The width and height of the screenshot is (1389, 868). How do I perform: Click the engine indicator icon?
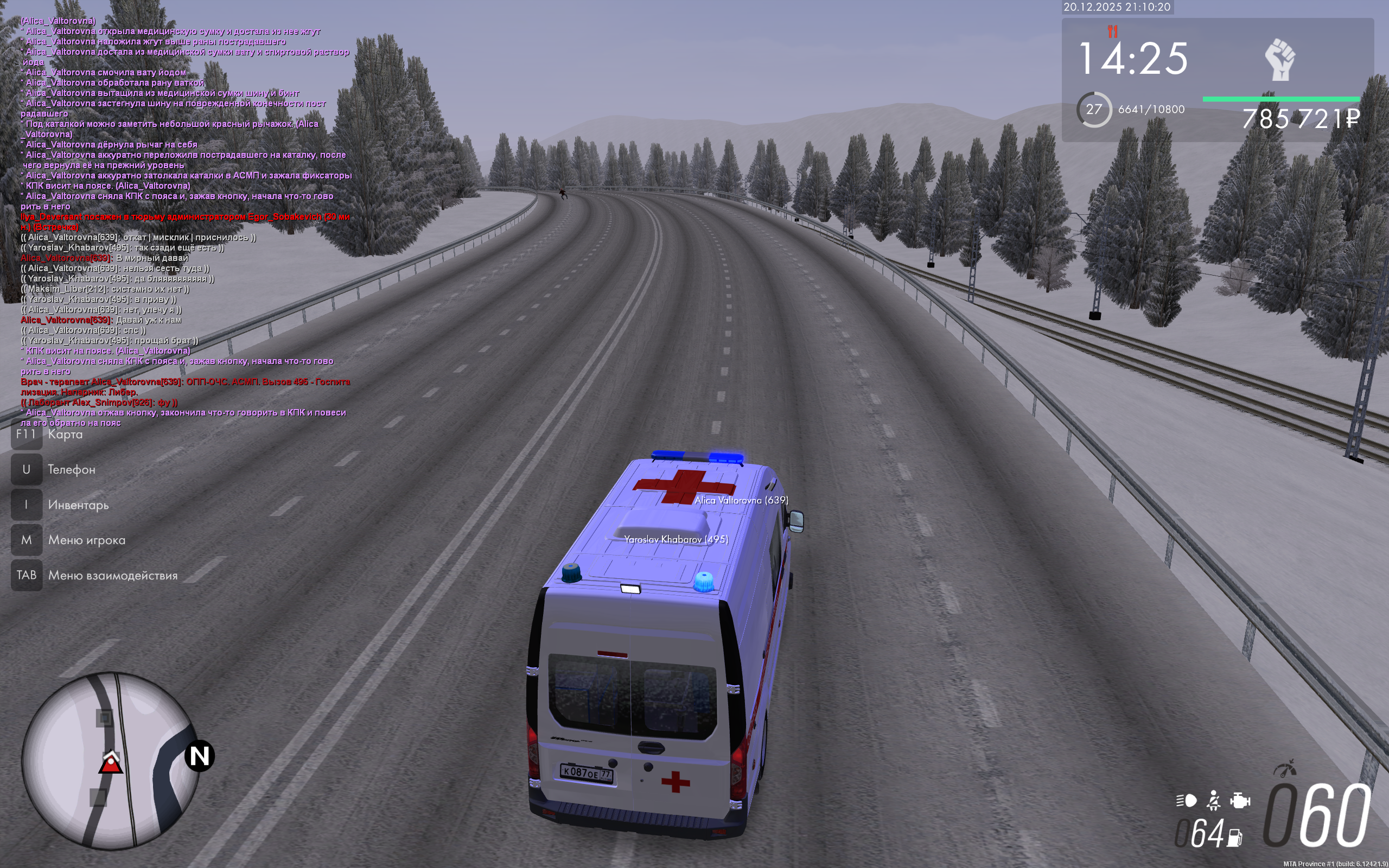(x=1240, y=800)
